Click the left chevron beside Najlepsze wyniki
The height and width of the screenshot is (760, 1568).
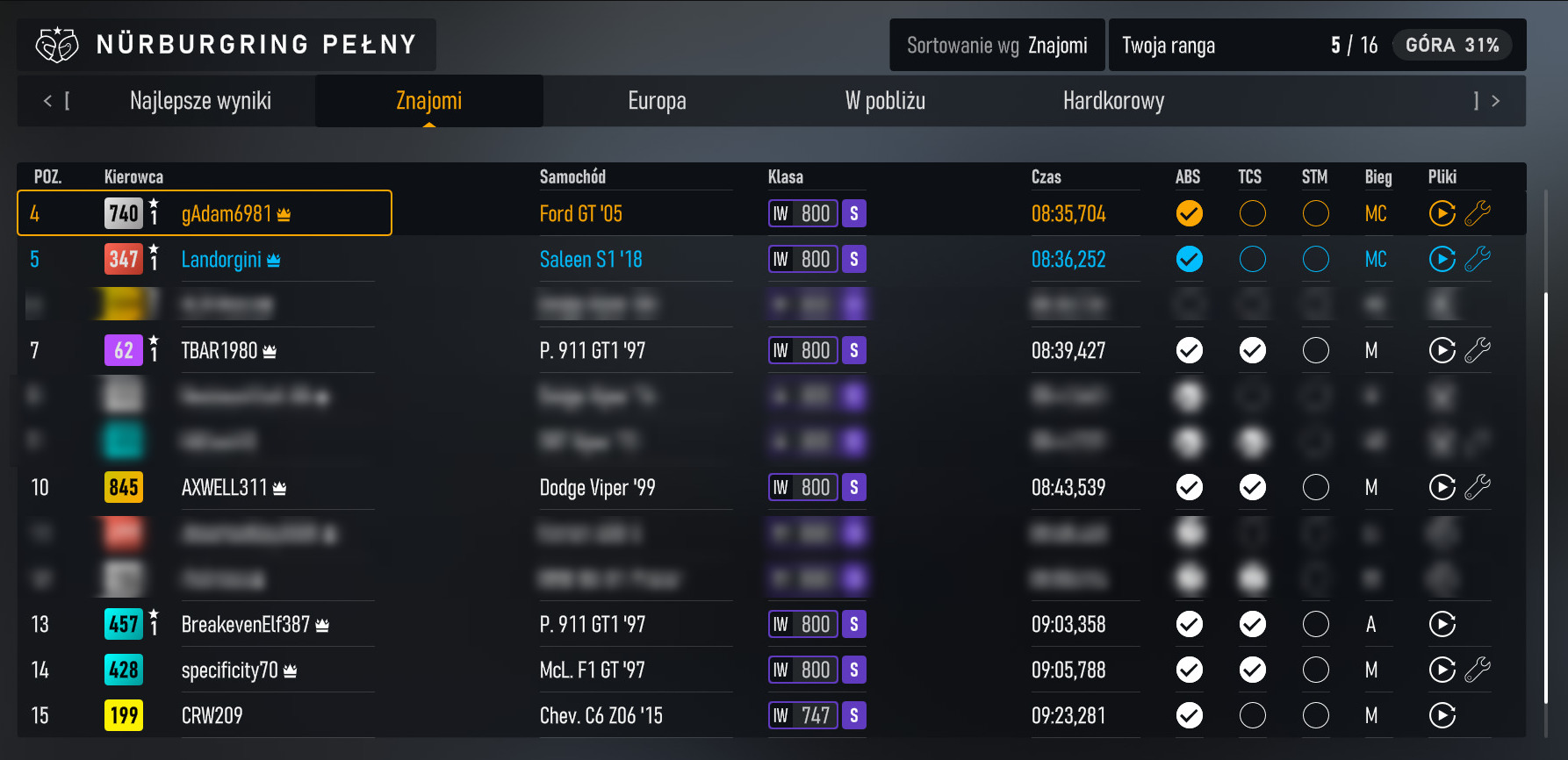(48, 100)
